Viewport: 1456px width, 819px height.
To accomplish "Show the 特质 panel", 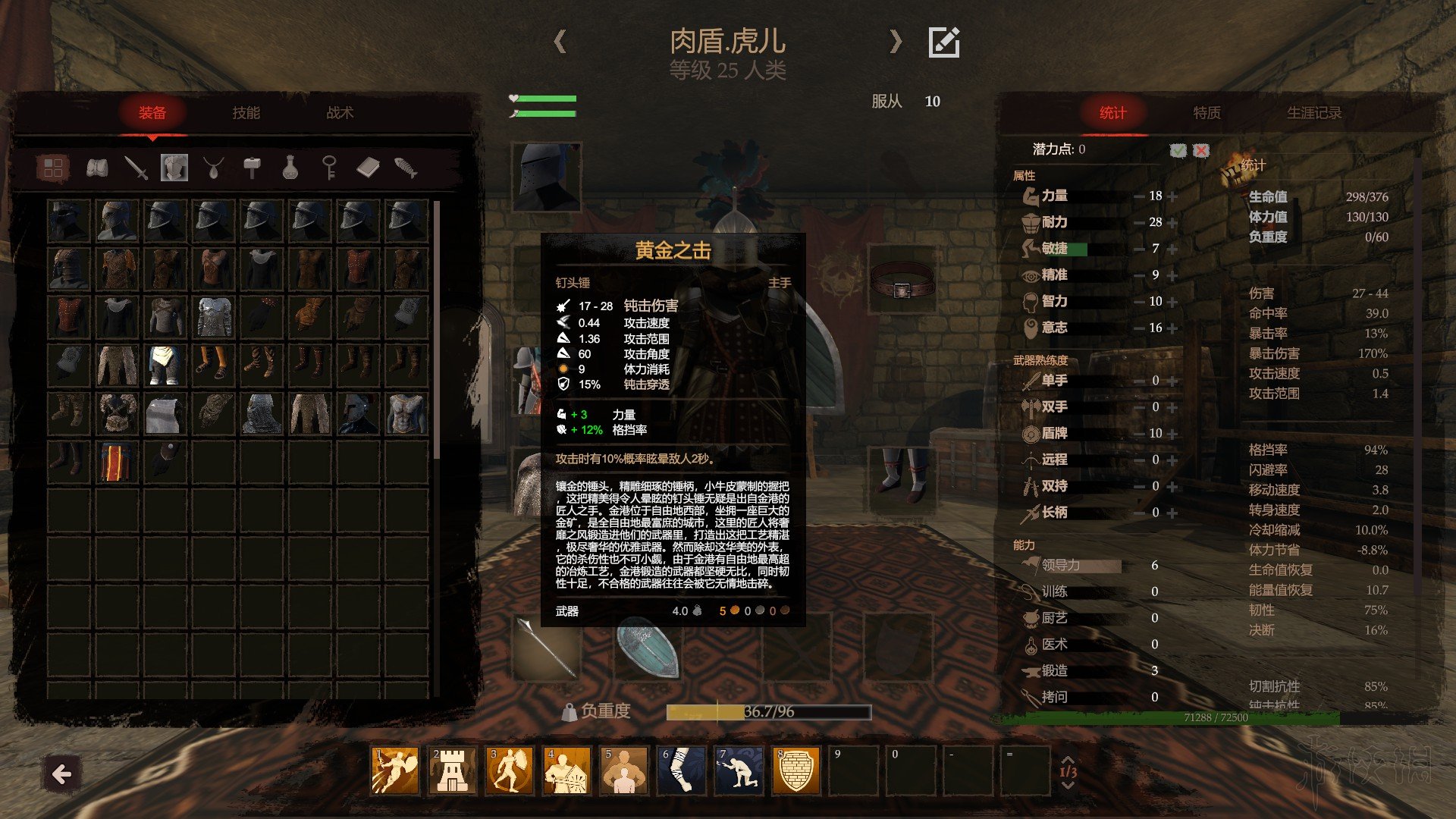I will (1207, 113).
